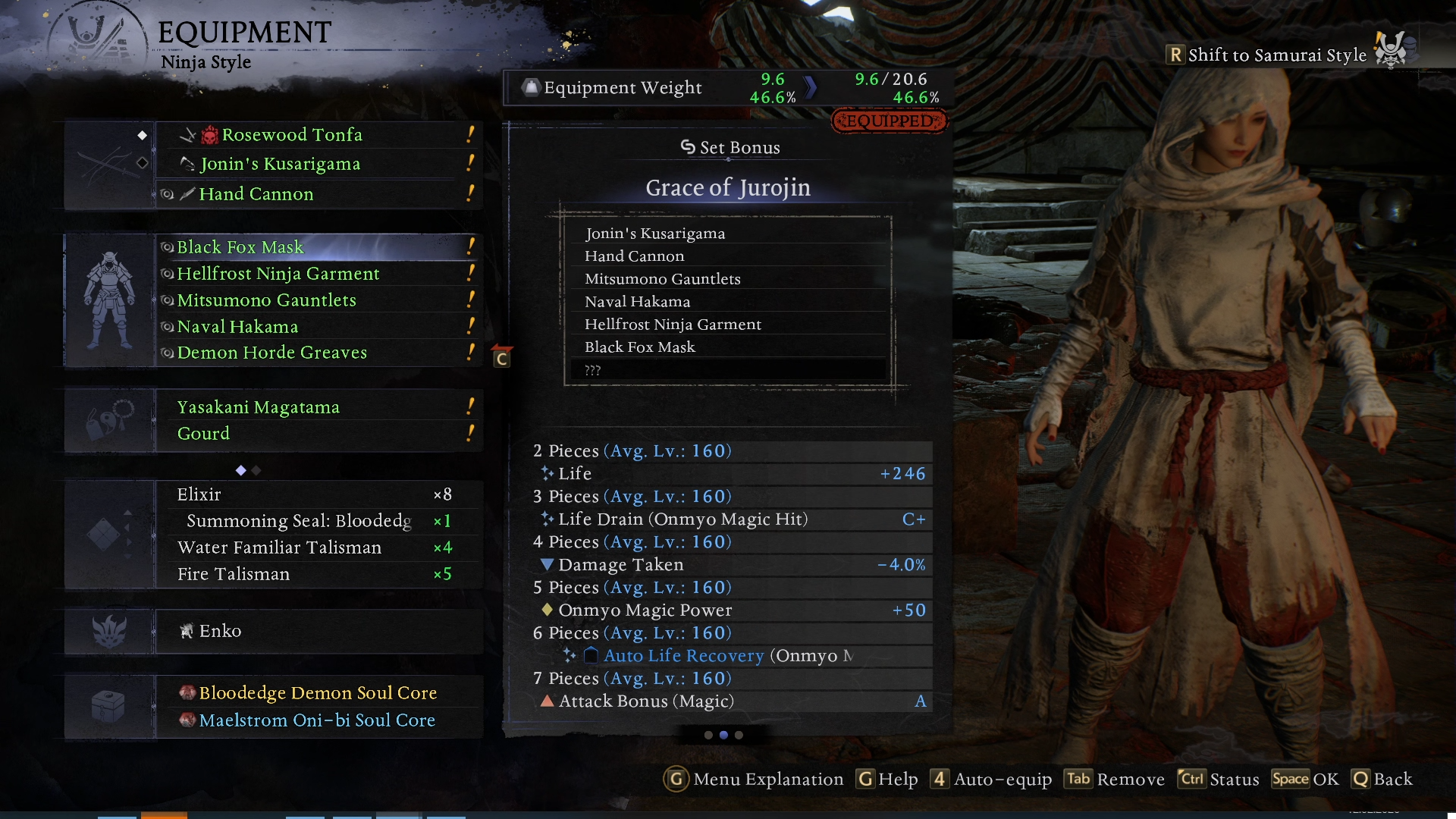The width and height of the screenshot is (1456, 819).
Task: Choose Jonin's Kusarigama weapon row
Action: tap(280, 164)
